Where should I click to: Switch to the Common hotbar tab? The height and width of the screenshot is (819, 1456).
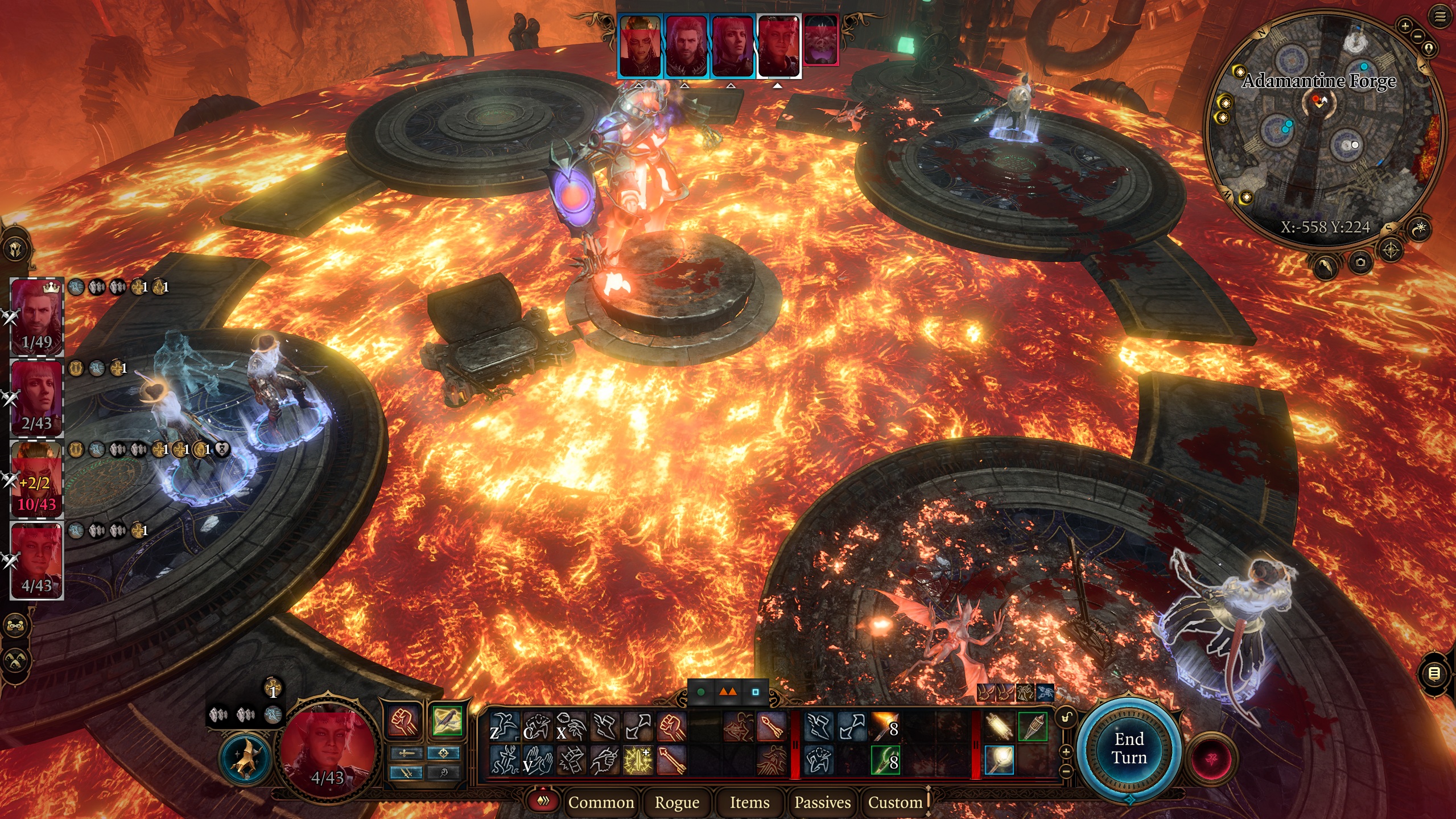pos(601,802)
